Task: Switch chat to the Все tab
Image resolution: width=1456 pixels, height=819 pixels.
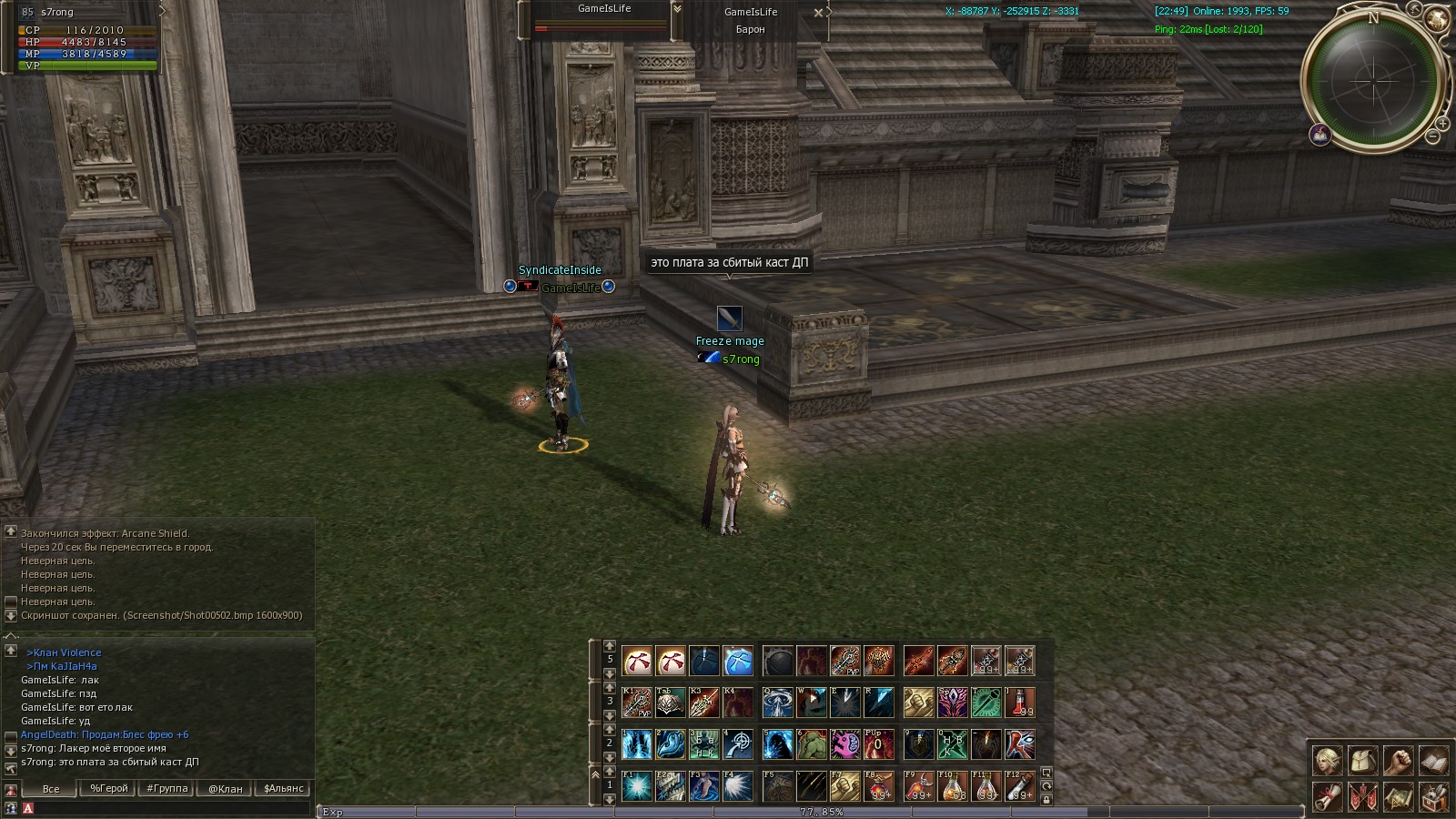Action: point(51,789)
